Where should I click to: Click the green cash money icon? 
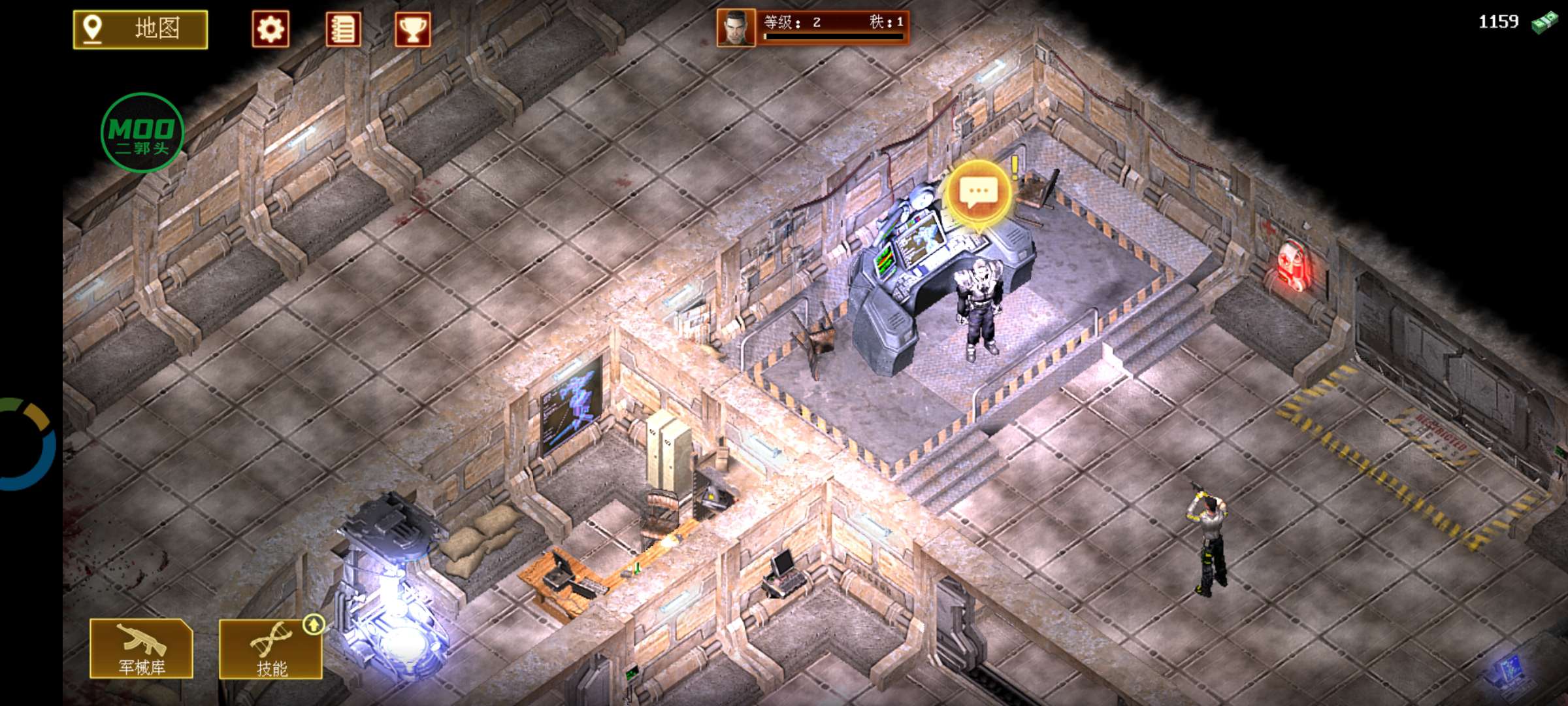pos(1544,23)
